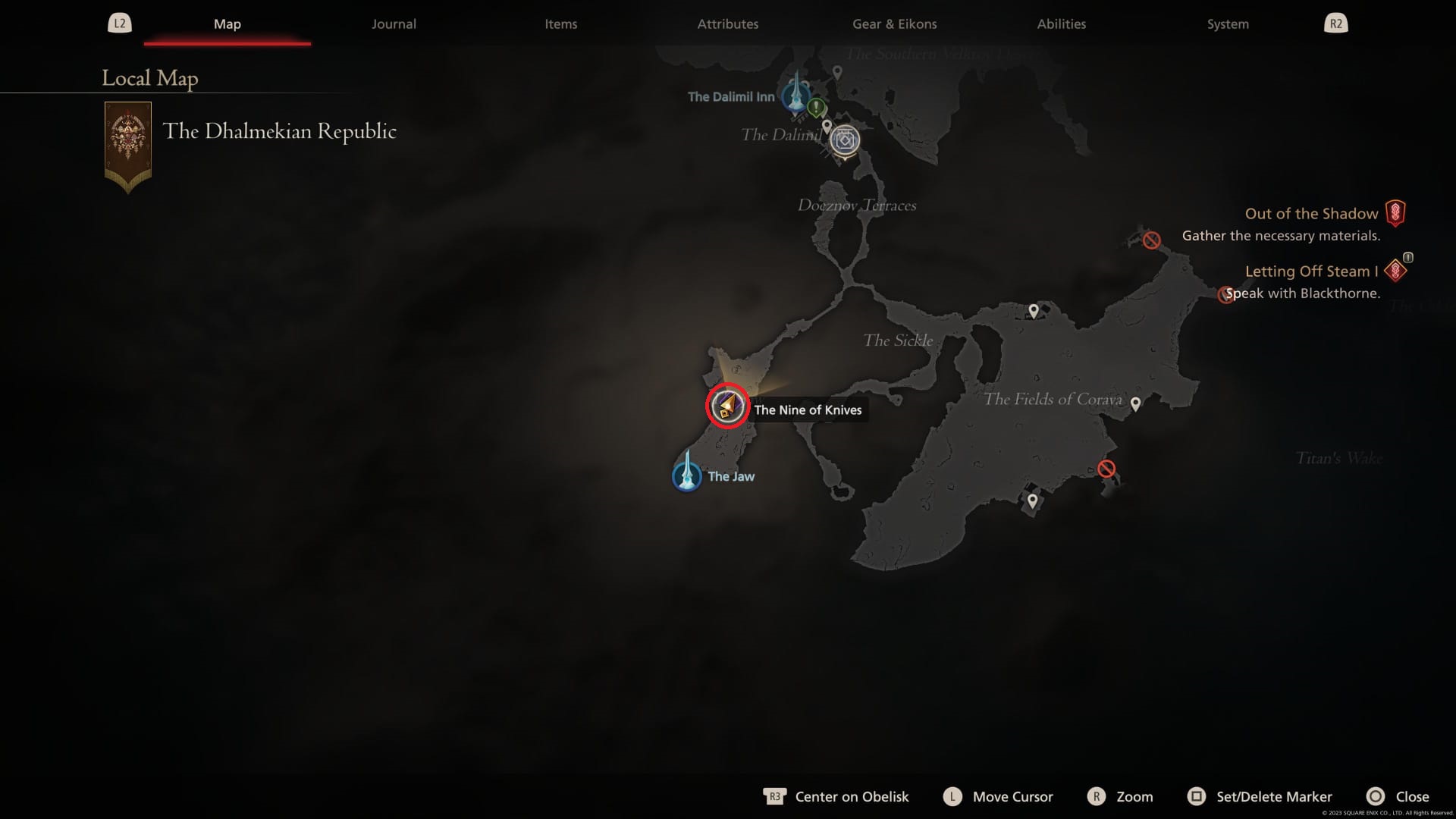Click the R2 shoulder button icon
This screenshot has height=819, width=1456.
point(1335,23)
